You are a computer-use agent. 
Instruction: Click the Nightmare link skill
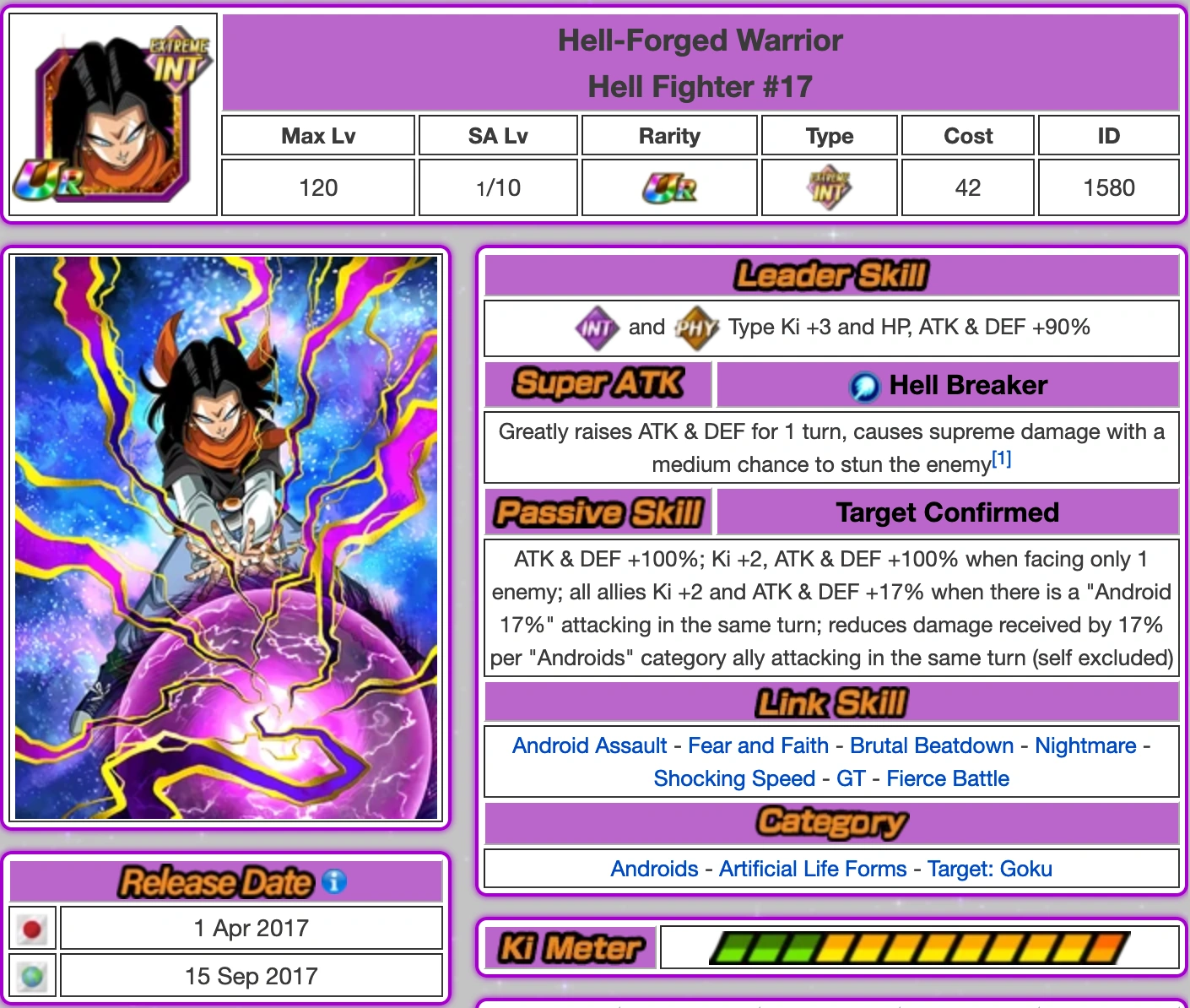(1085, 745)
